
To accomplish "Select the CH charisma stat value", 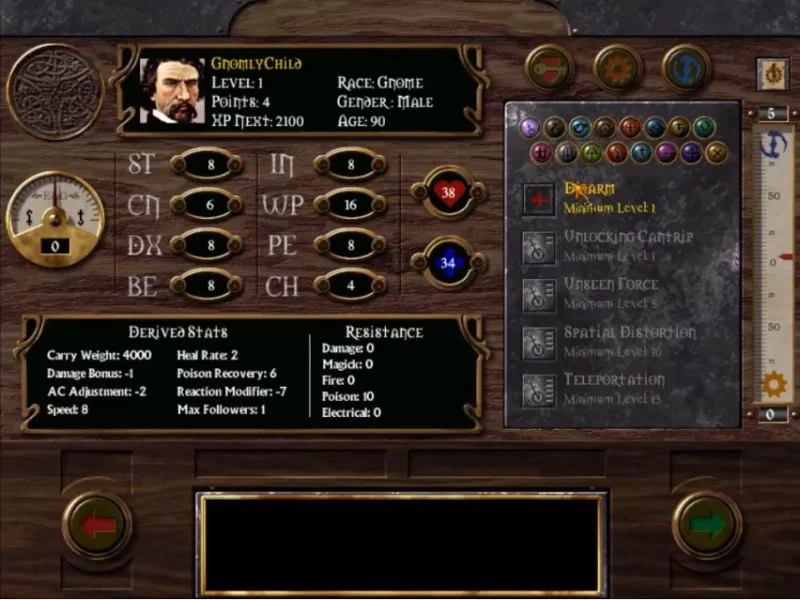I will pyautogui.click(x=350, y=285).
